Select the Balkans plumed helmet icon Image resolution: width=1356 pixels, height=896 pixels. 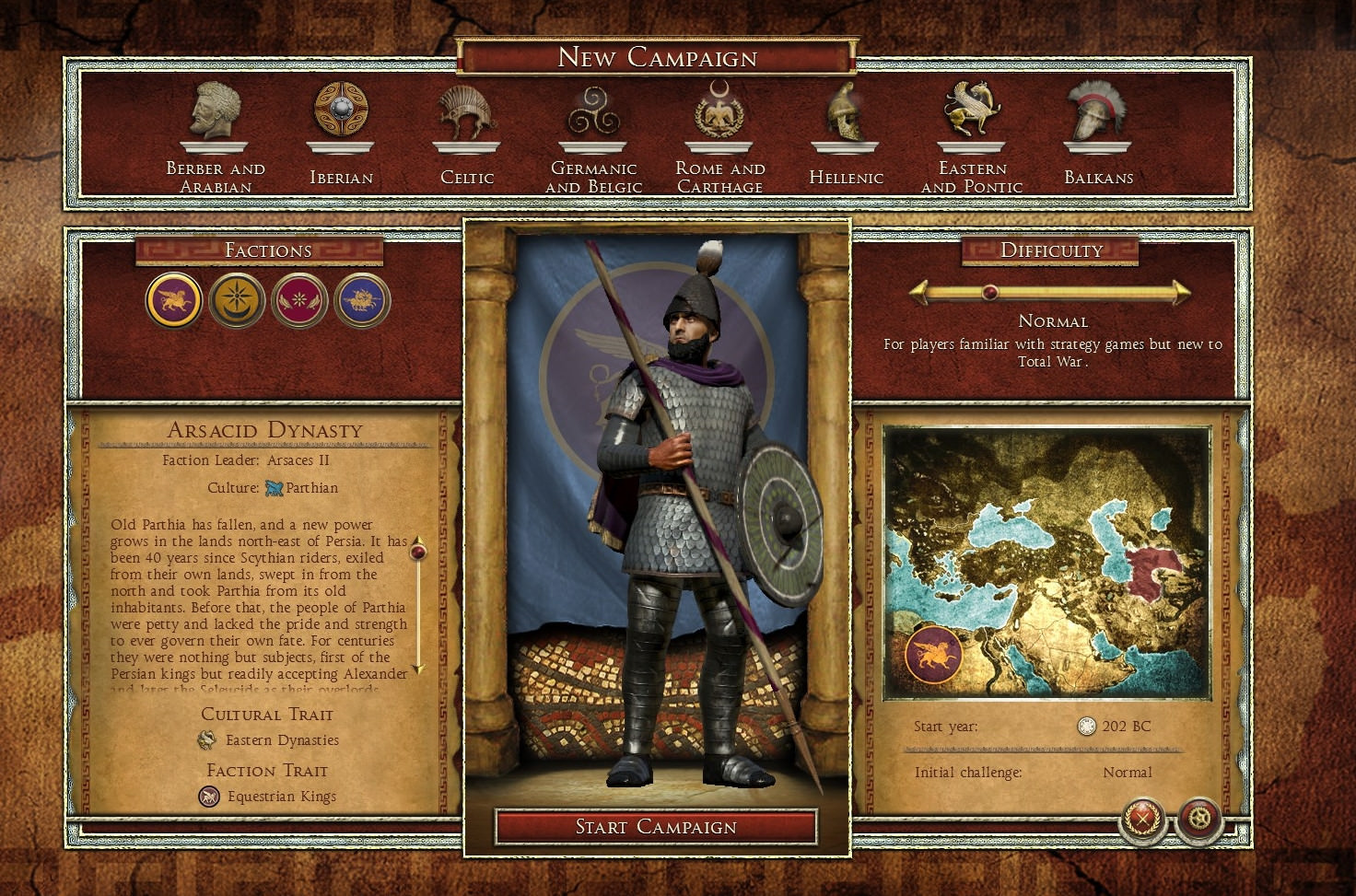point(1096,111)
